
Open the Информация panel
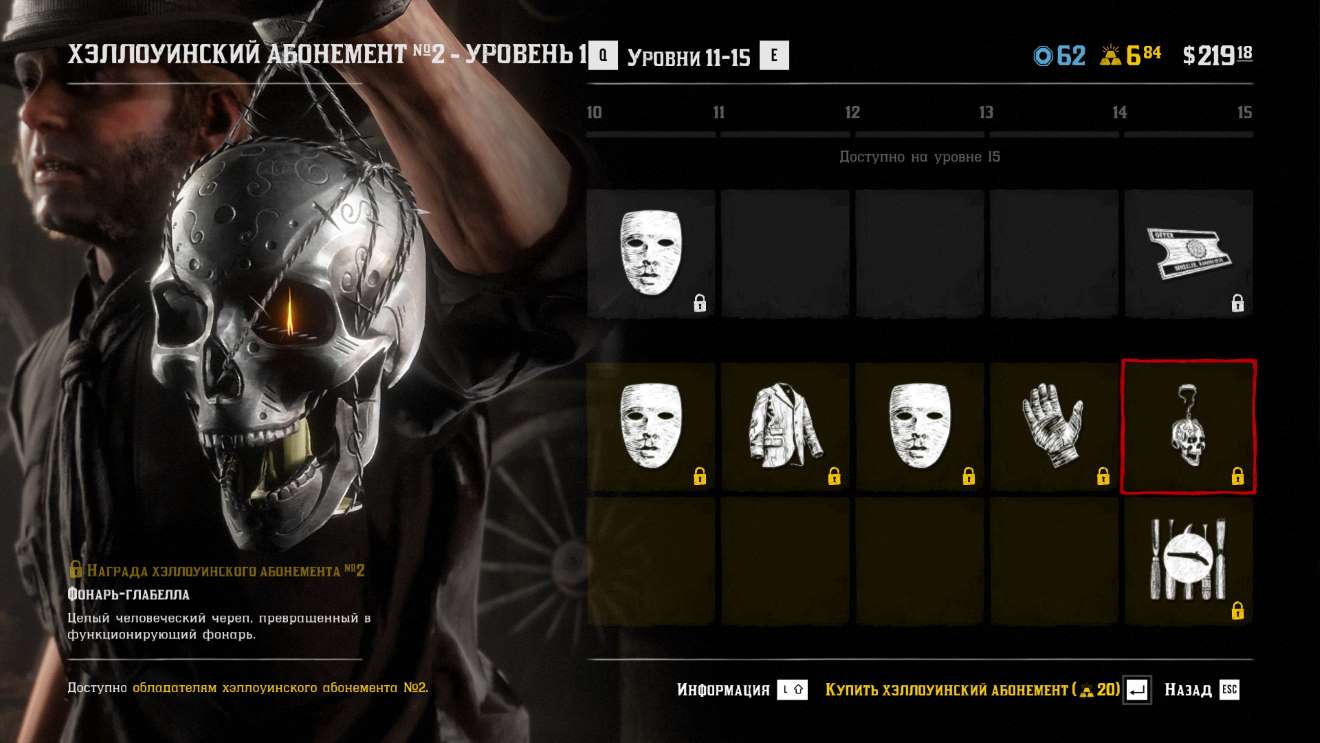741,690
